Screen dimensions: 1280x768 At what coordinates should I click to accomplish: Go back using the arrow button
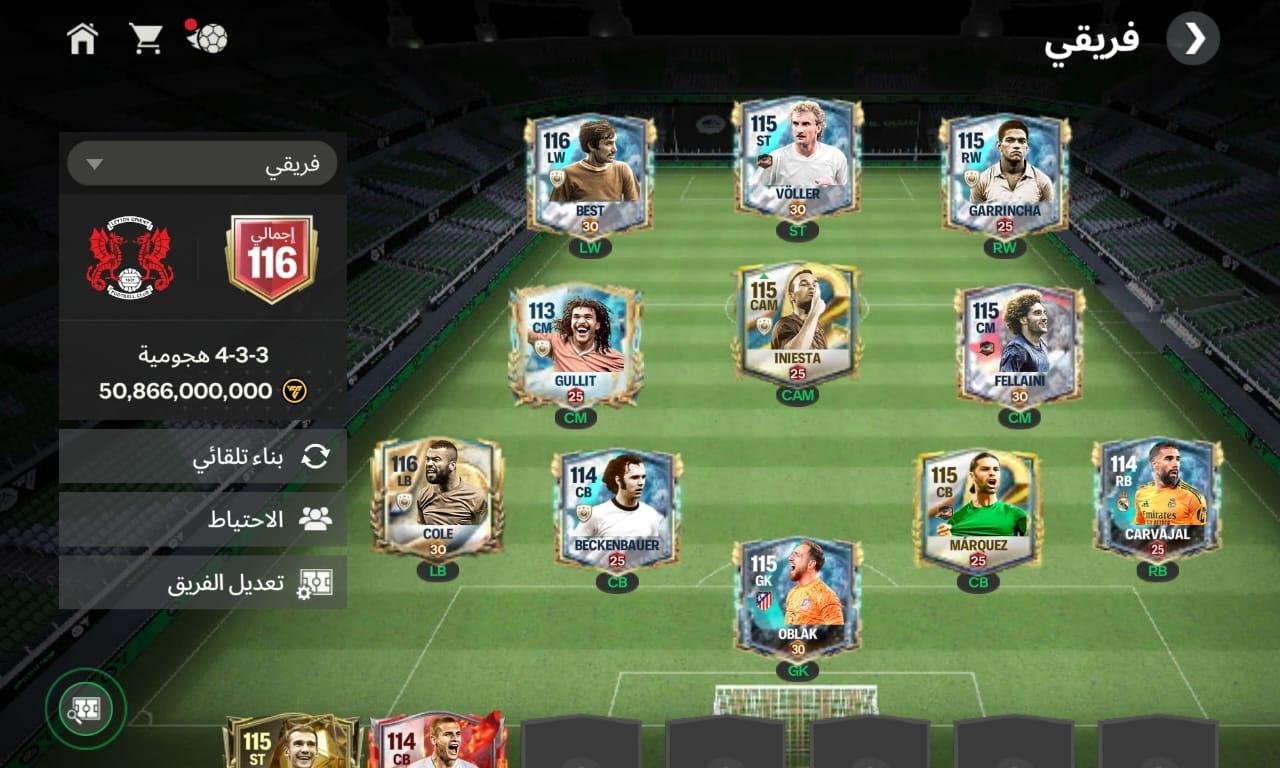pos(1193,39)
